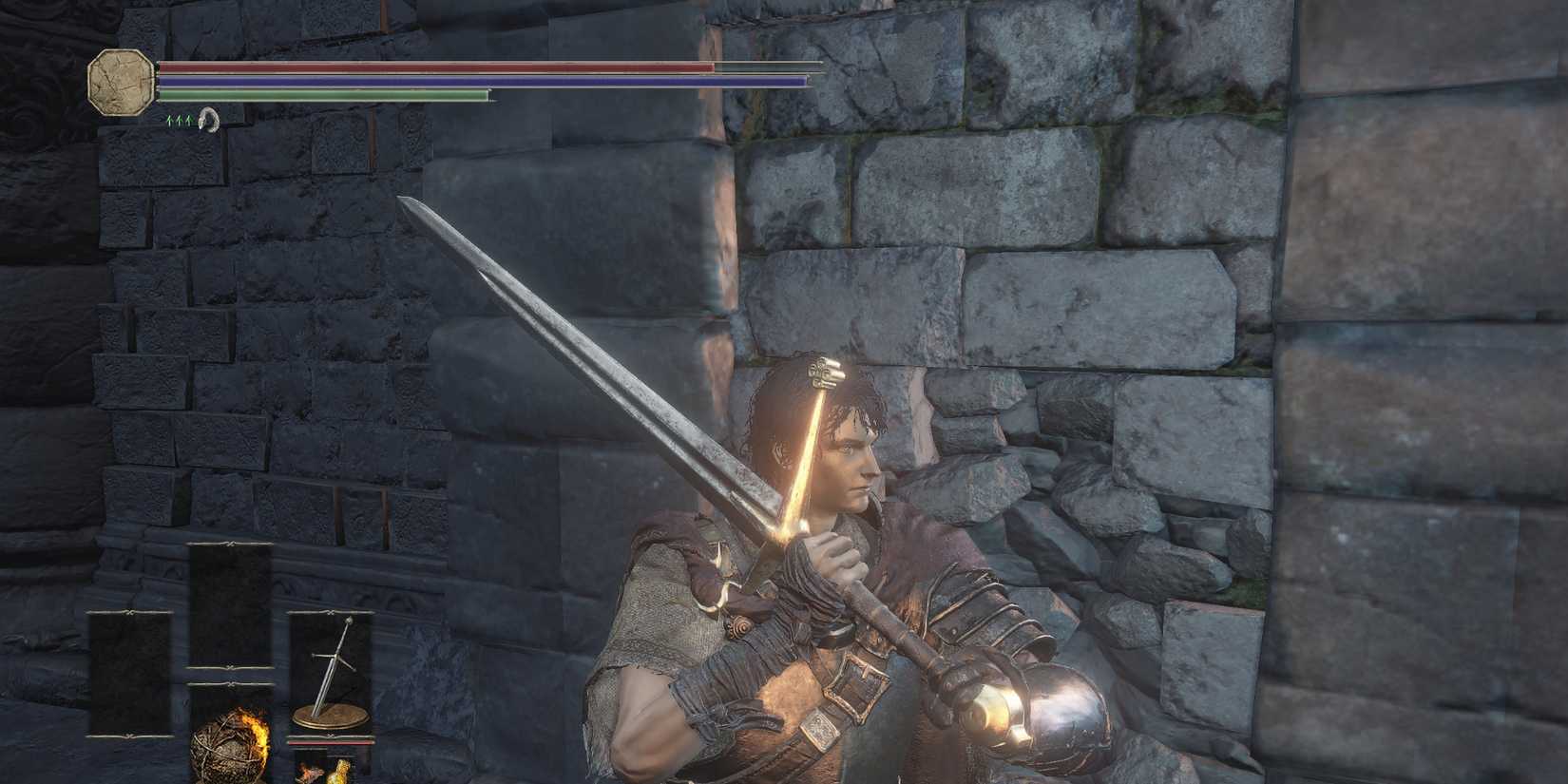This screenshot has width=1568, height=784.
Task: Click the green stamina bar
Action: pos(323,95)
